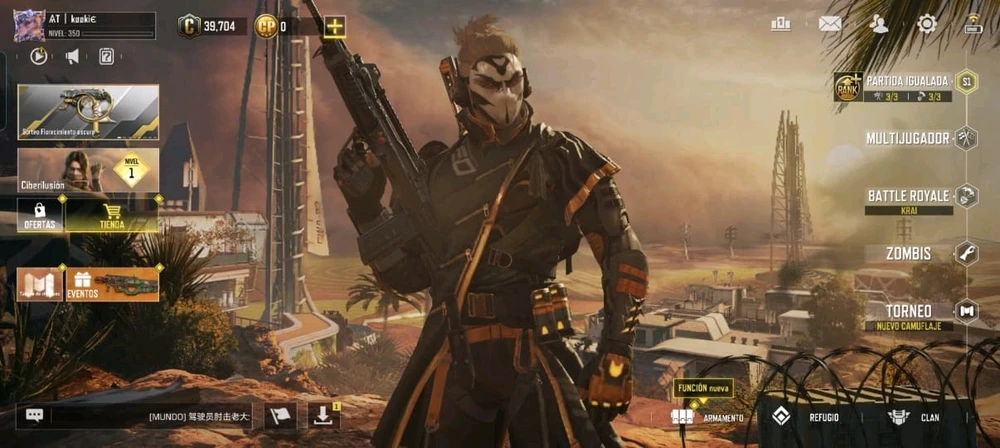Open the settings gear

927,24
